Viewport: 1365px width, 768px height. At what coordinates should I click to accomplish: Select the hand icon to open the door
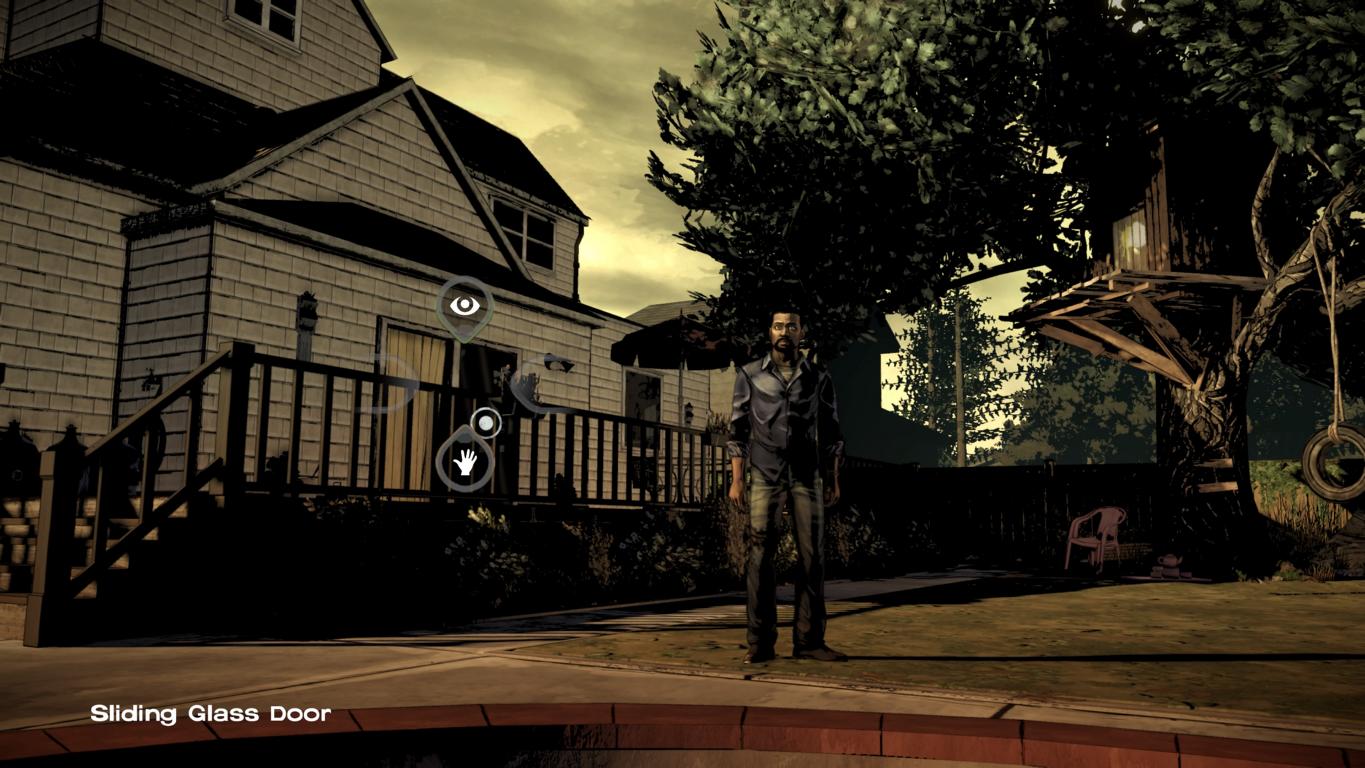pos(465,462)
